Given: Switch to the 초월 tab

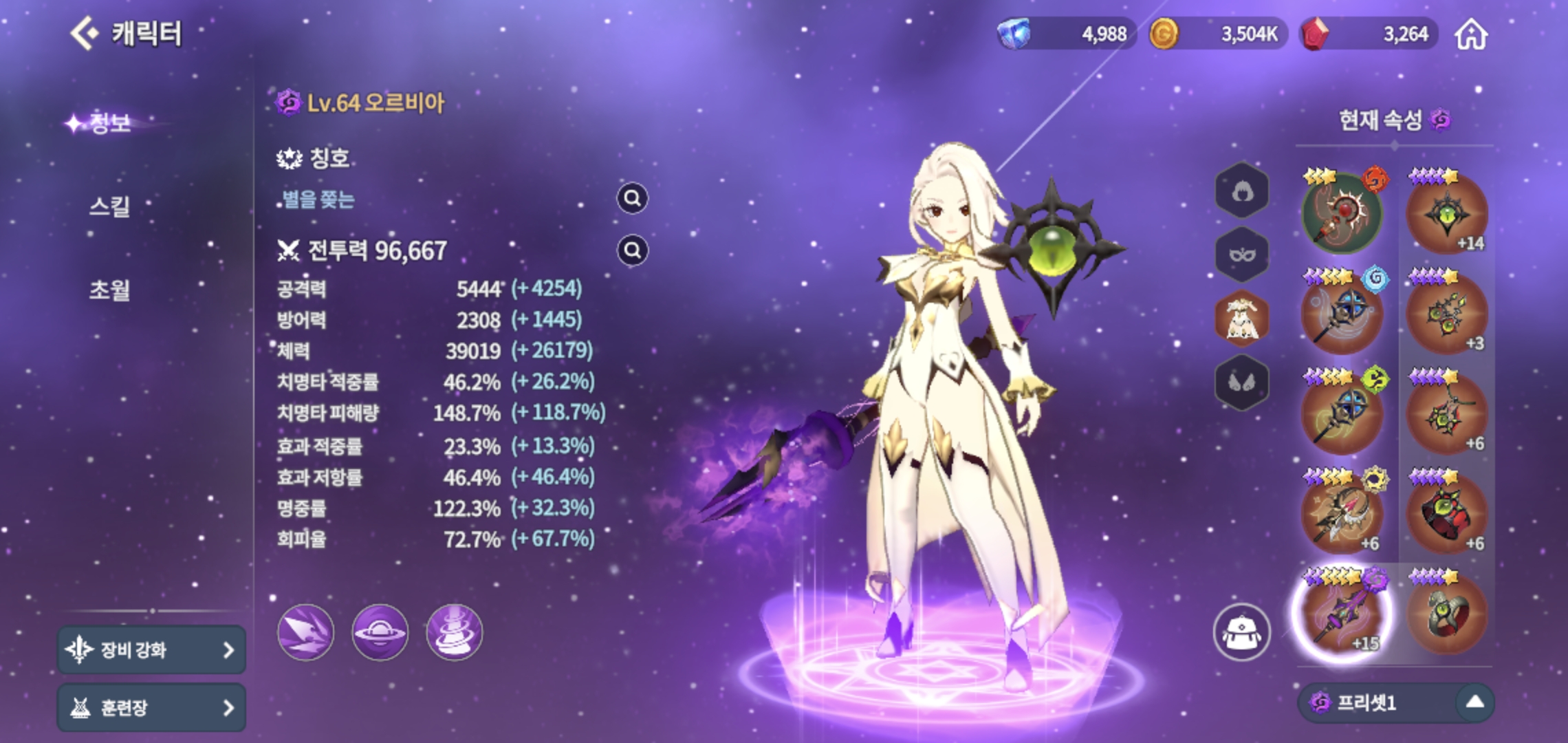Looking at the screenshot, I should coord(109,290).
